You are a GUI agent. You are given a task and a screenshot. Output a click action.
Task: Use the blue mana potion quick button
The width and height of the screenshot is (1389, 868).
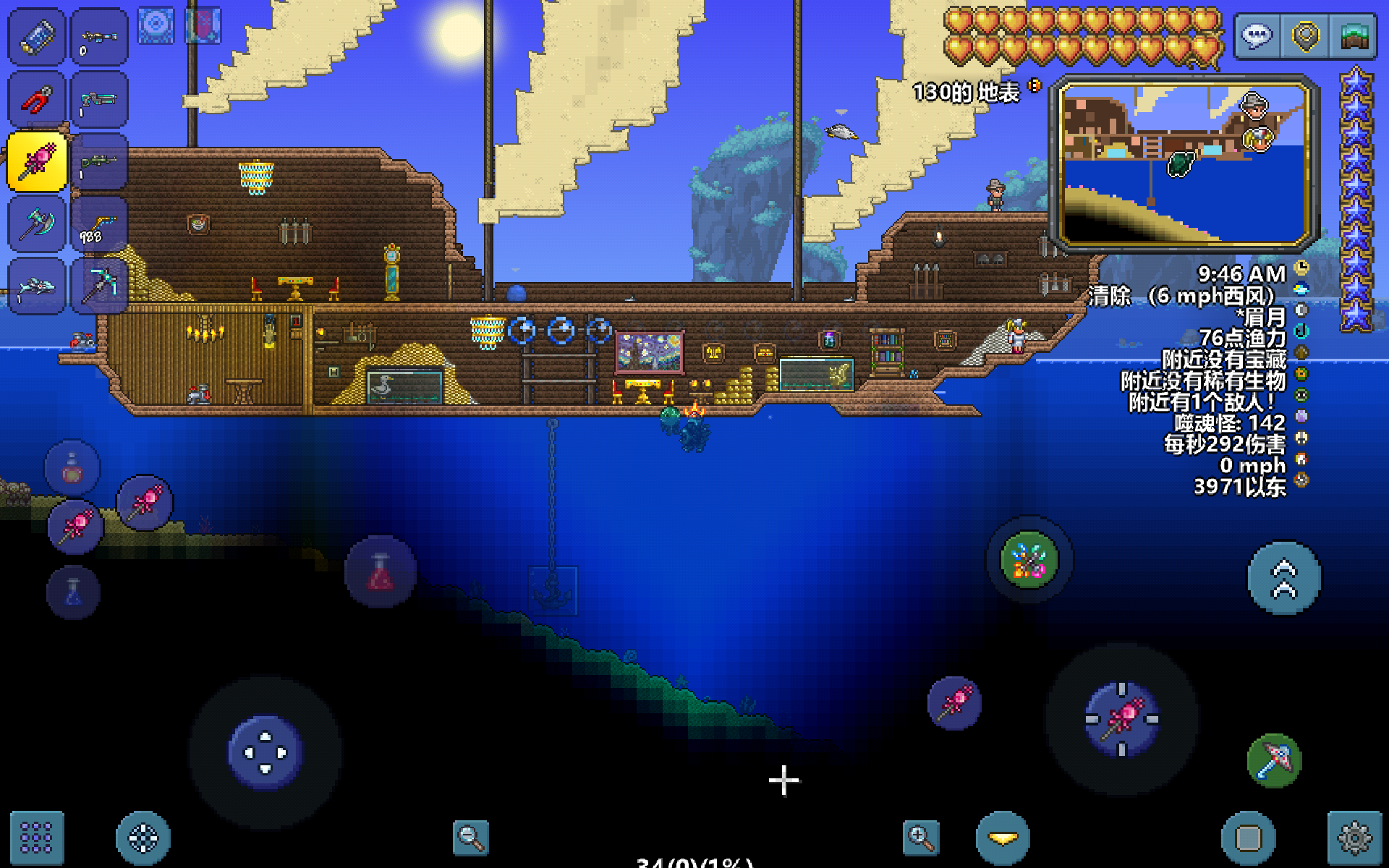pyautogui.click(x=73, y=593)
